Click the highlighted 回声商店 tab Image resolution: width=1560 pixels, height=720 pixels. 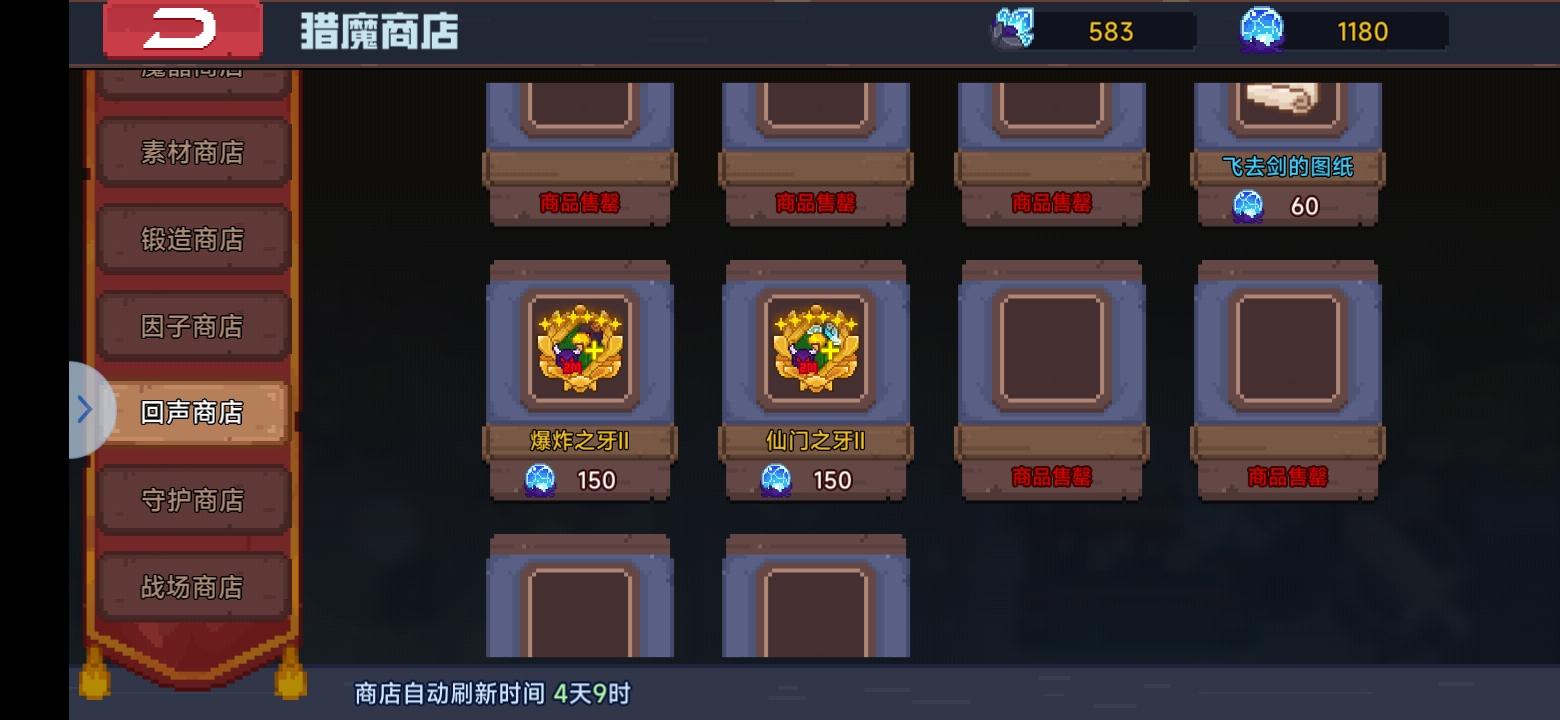click(x=193, y=411)
